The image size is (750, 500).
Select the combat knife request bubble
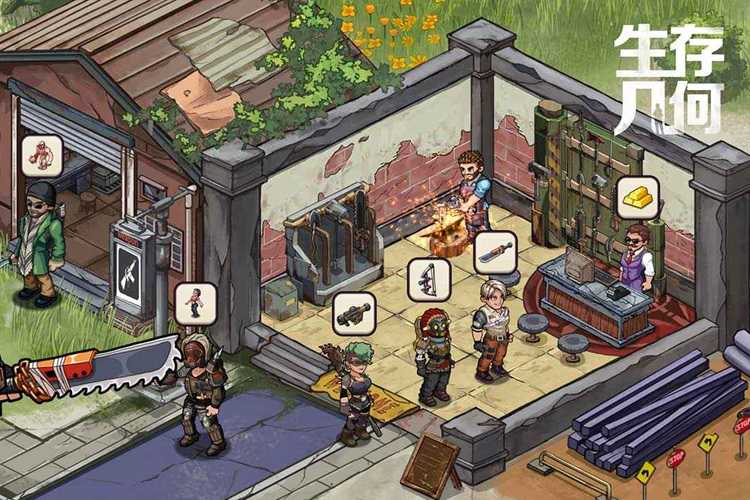pos(494,252)
